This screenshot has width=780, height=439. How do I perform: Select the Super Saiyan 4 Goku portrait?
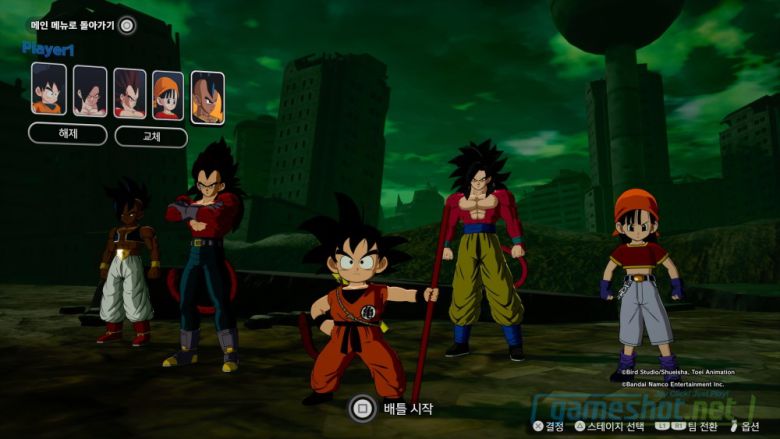click(90, 92)
